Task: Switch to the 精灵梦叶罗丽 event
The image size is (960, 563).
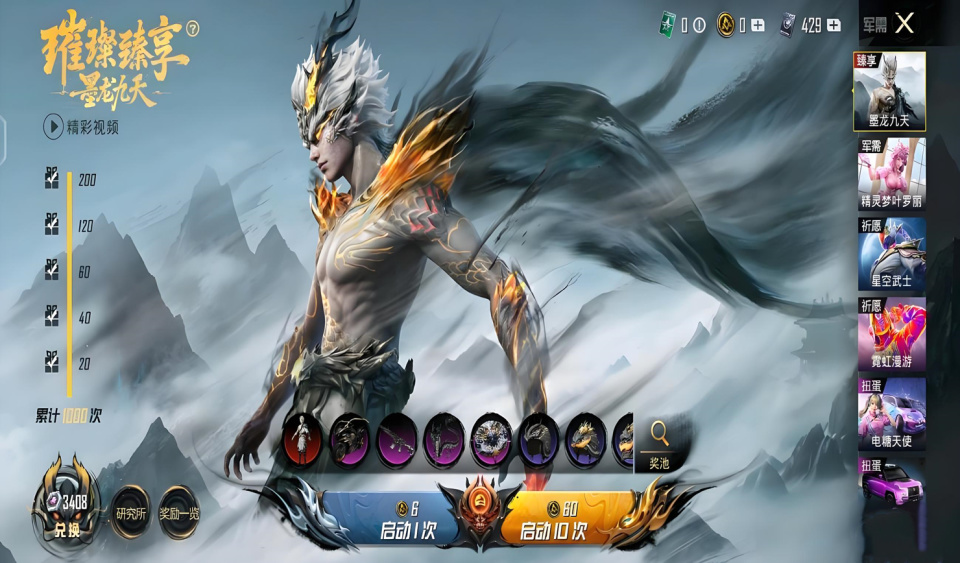Action: point(890,172)
